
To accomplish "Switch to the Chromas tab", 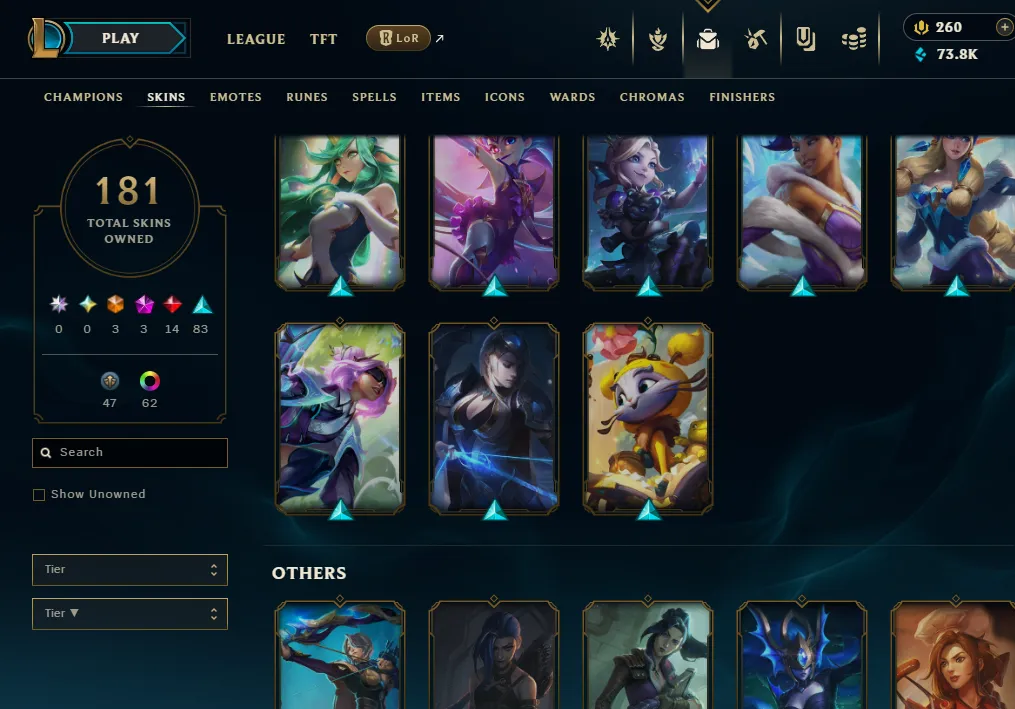I will click(x=652, y=97).
